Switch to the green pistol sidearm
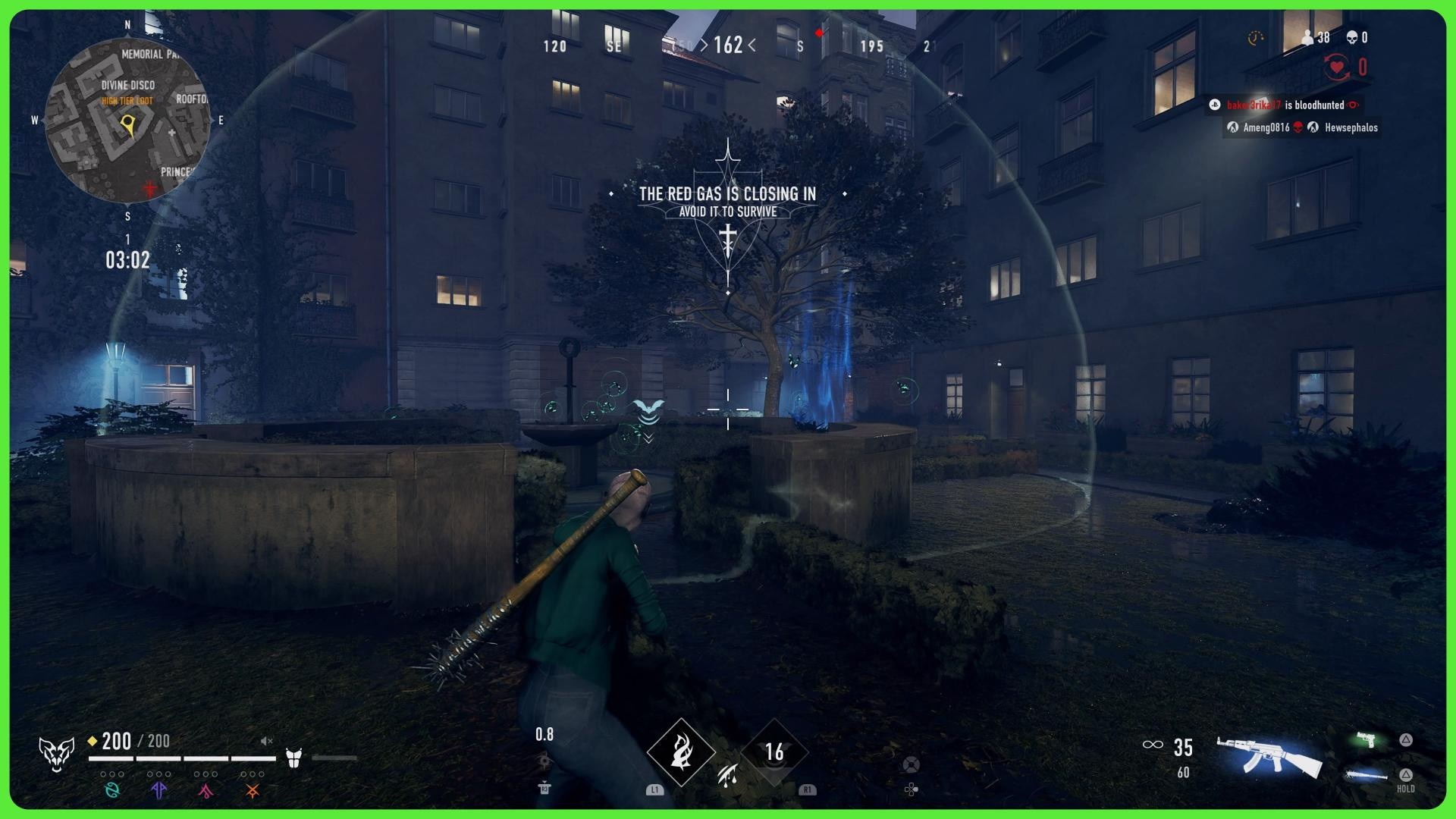1456x819 pixels. [1367, 739]
